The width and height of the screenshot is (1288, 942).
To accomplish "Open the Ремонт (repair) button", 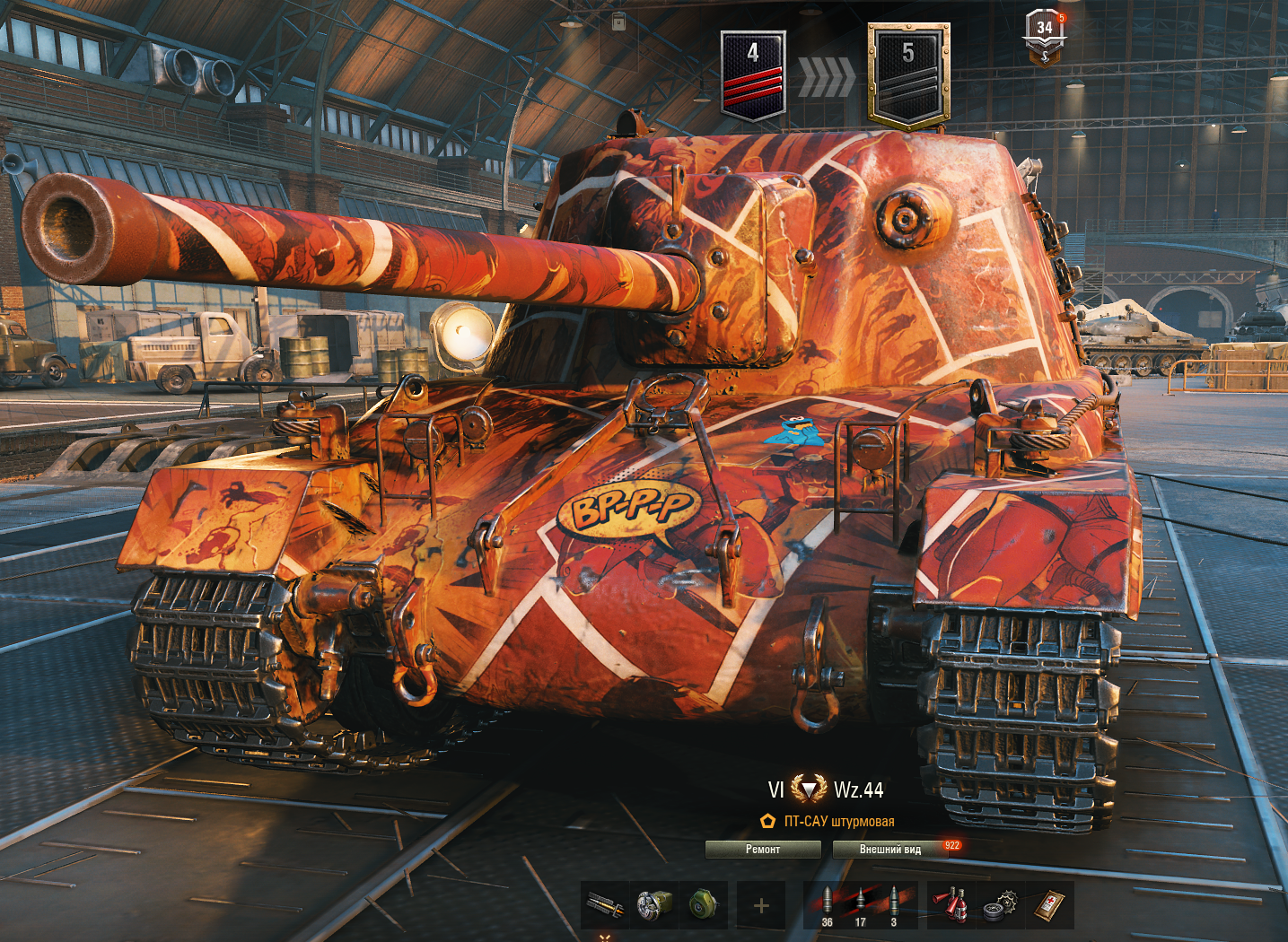I will pyautogui.click(x=762, y=849).
